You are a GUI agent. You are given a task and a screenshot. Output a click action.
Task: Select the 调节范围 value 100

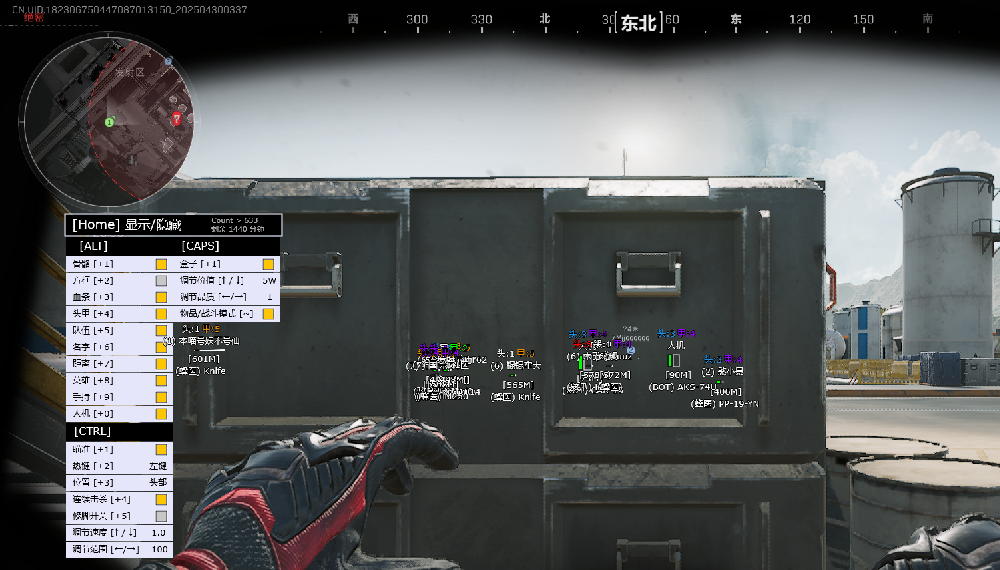158,549
